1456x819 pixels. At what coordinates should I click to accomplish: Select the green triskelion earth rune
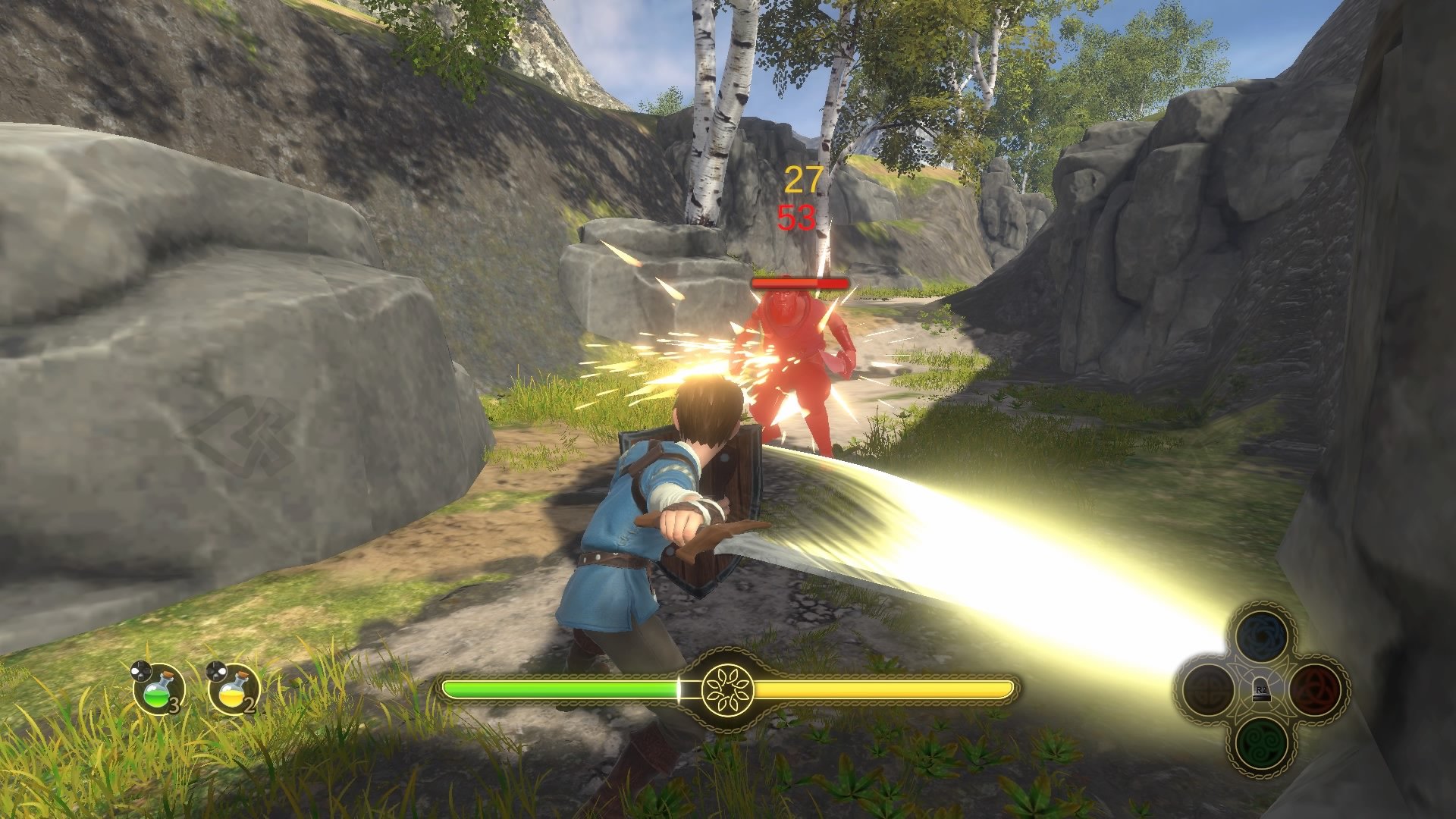tap(1262, 745)
